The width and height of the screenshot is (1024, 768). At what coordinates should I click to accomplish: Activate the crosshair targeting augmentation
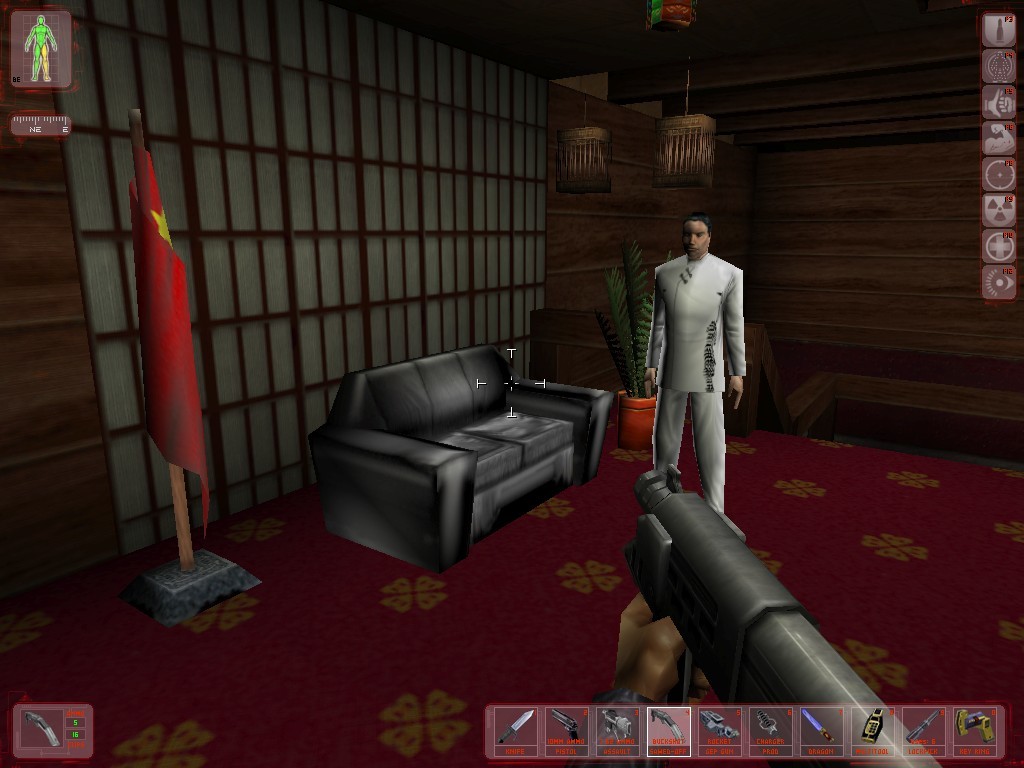(998, 174)
